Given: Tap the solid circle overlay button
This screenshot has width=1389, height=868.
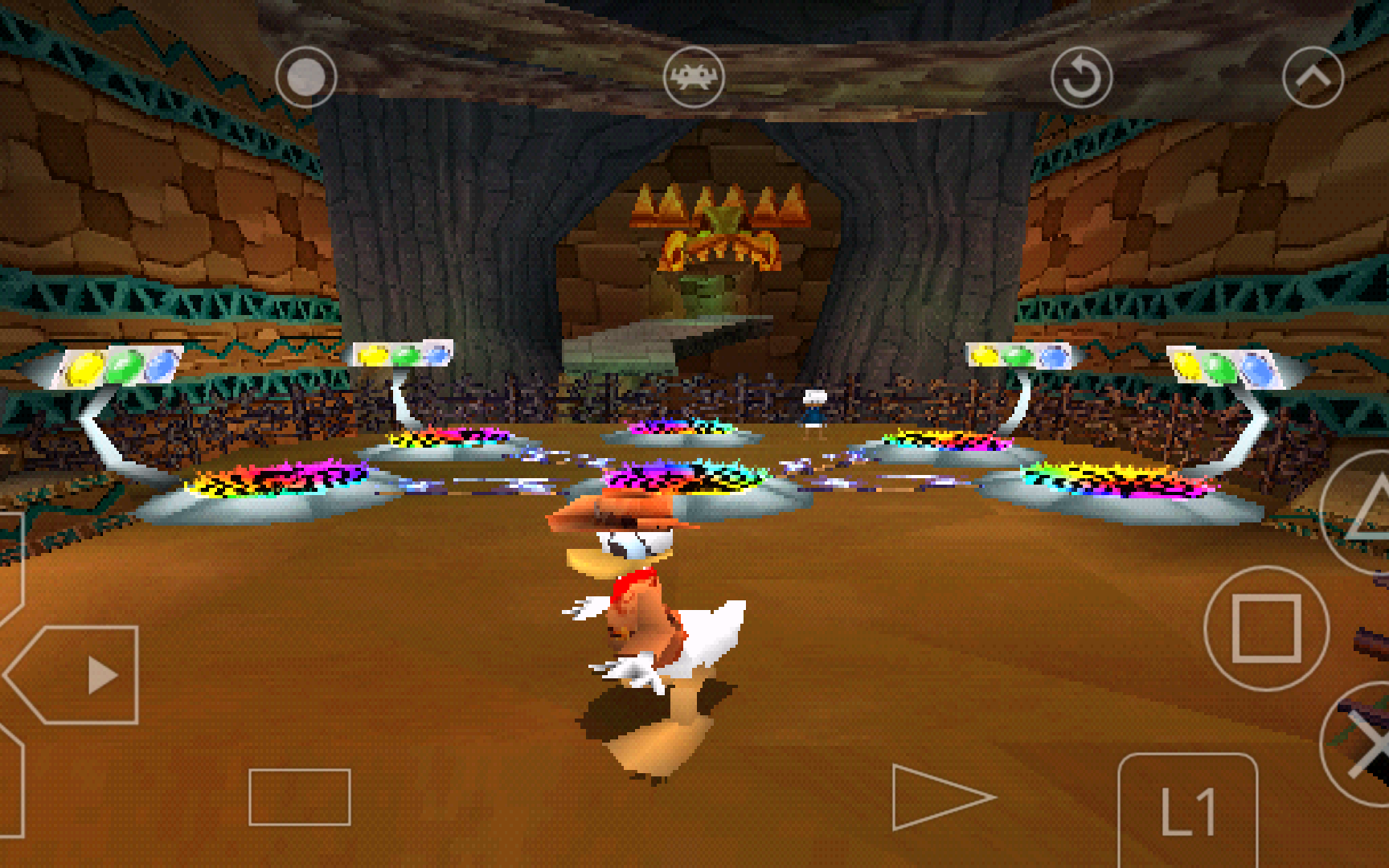Looking at the screenshot, I should (305, 77).
